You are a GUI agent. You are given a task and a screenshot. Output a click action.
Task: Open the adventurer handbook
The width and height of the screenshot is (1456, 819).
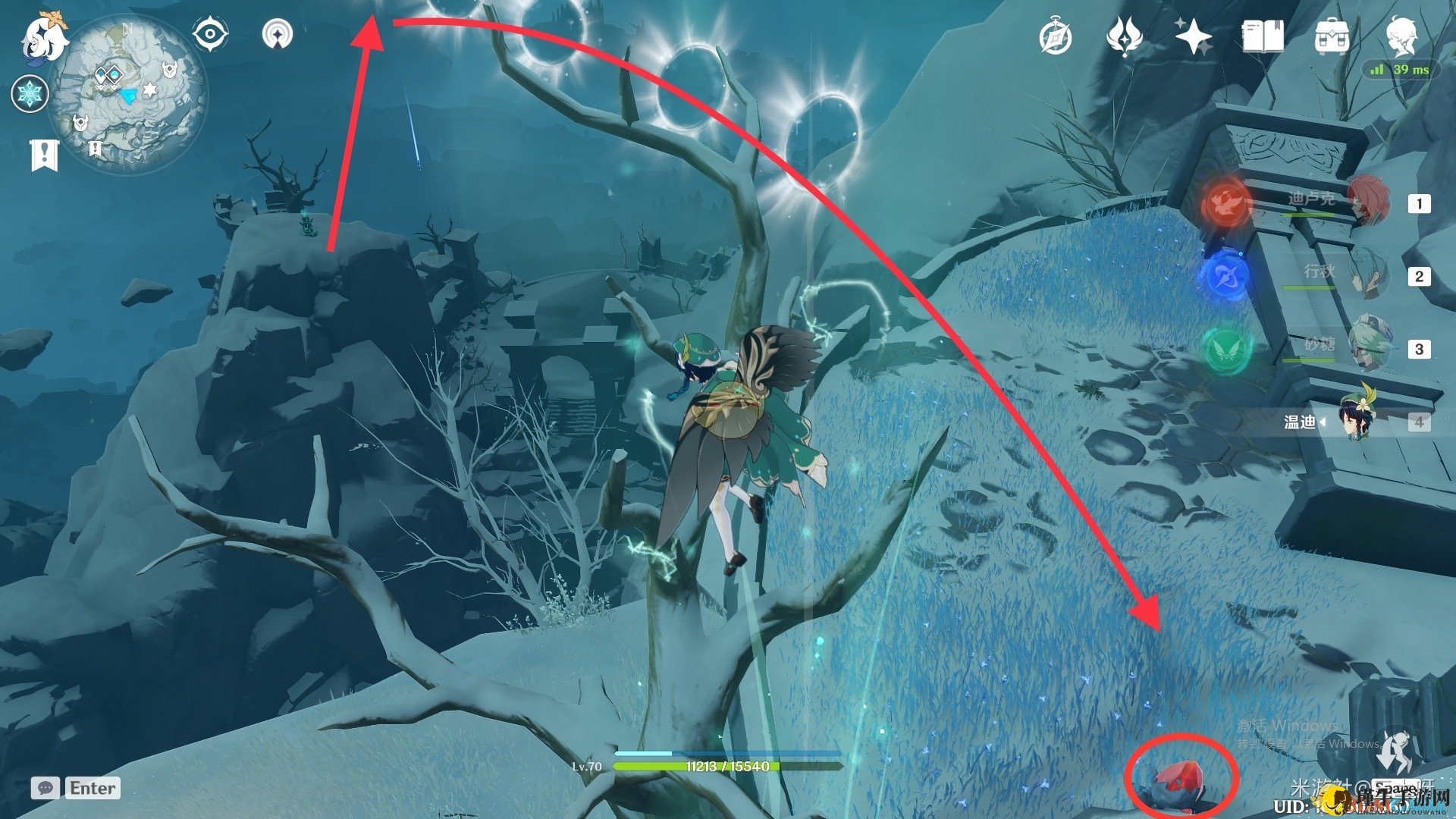[1262, 36]
